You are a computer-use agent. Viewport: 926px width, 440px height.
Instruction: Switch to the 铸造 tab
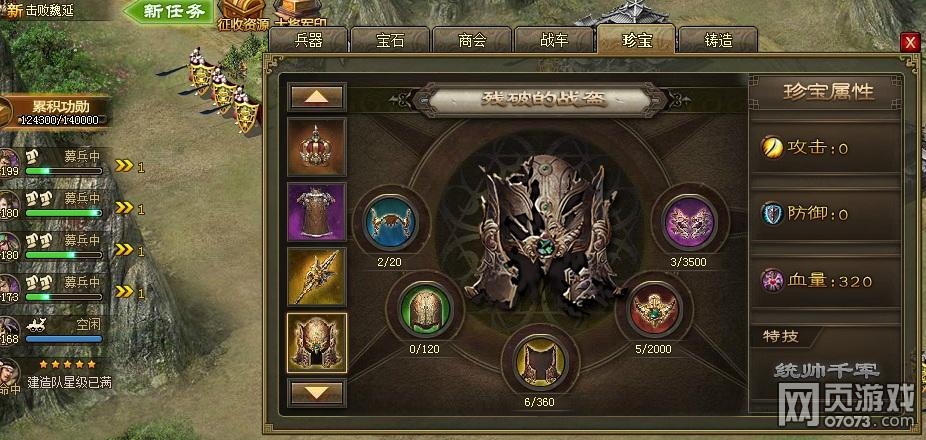718,40
